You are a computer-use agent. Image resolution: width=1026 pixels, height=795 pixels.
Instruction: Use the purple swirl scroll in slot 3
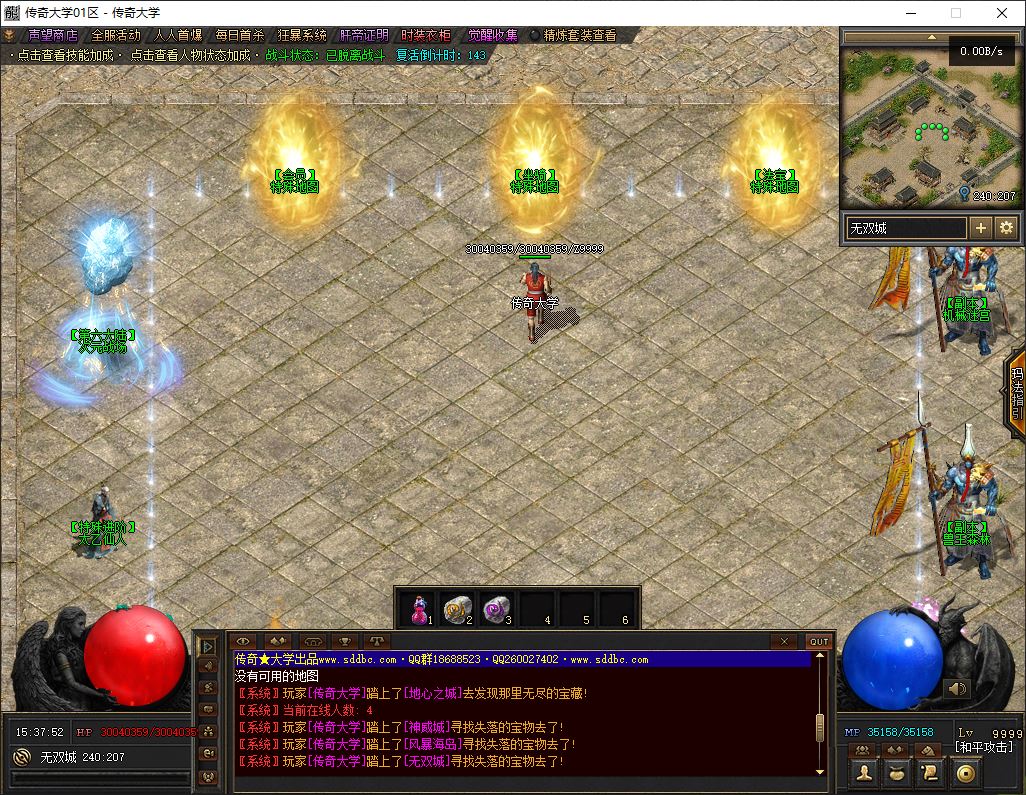click(x=497, y=608)
